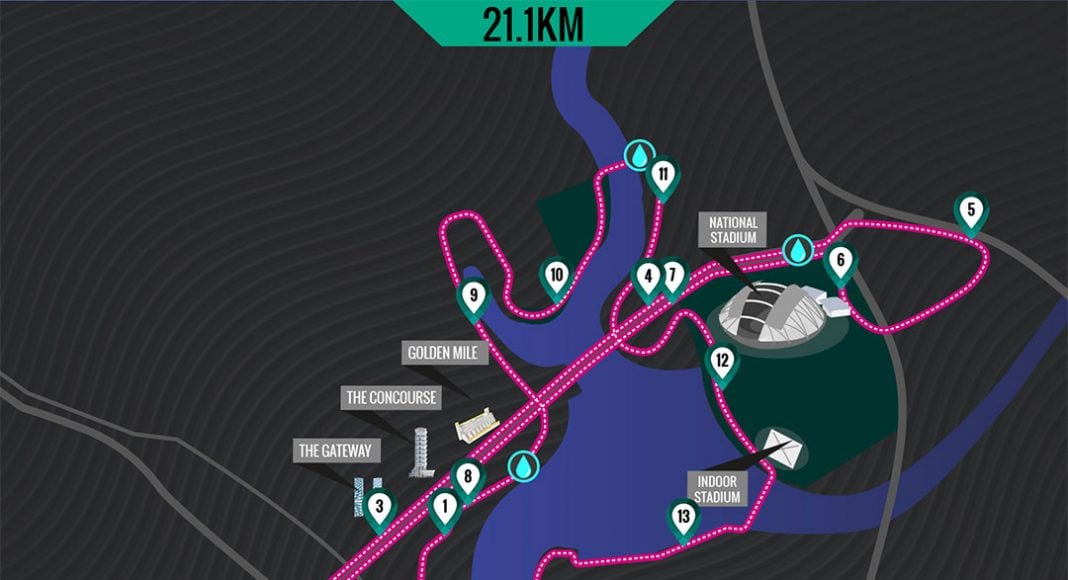Select kilometre marker 1 on the route
This screenshot has width=1068, height=580.
click(445, 508)
